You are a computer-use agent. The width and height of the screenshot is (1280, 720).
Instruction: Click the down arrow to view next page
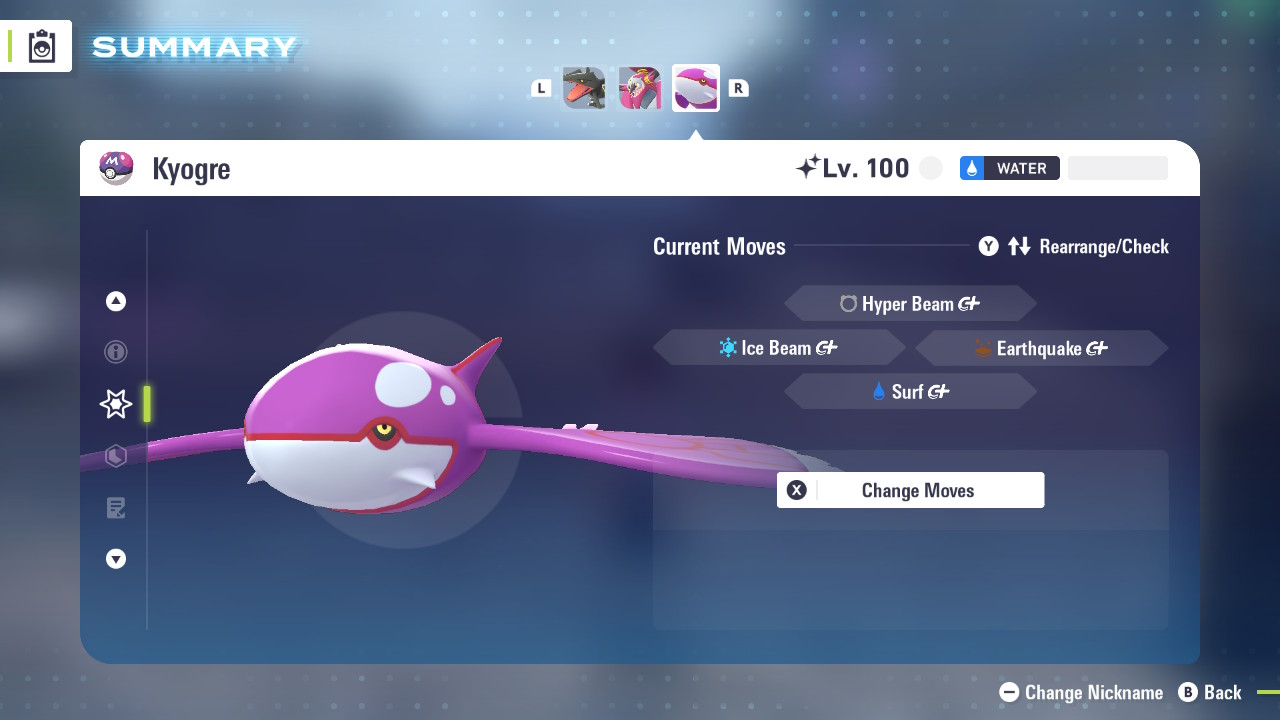115,559
